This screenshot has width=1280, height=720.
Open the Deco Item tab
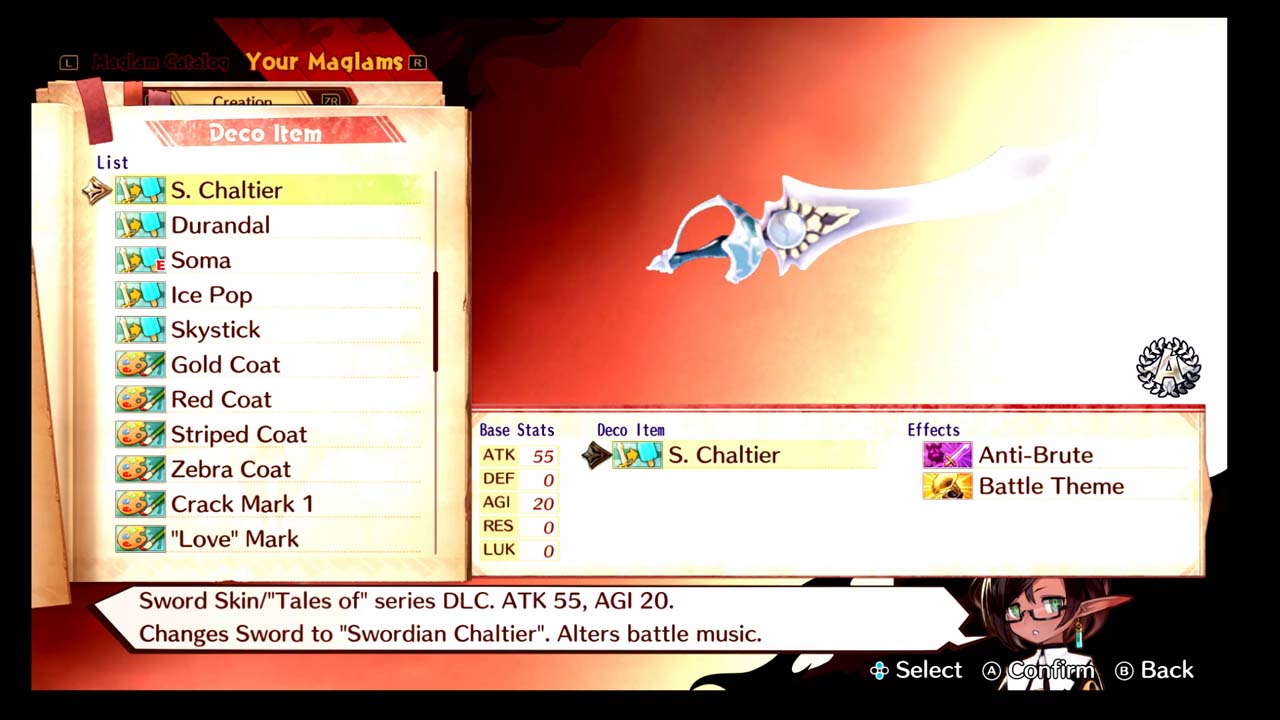coord(265,133)
